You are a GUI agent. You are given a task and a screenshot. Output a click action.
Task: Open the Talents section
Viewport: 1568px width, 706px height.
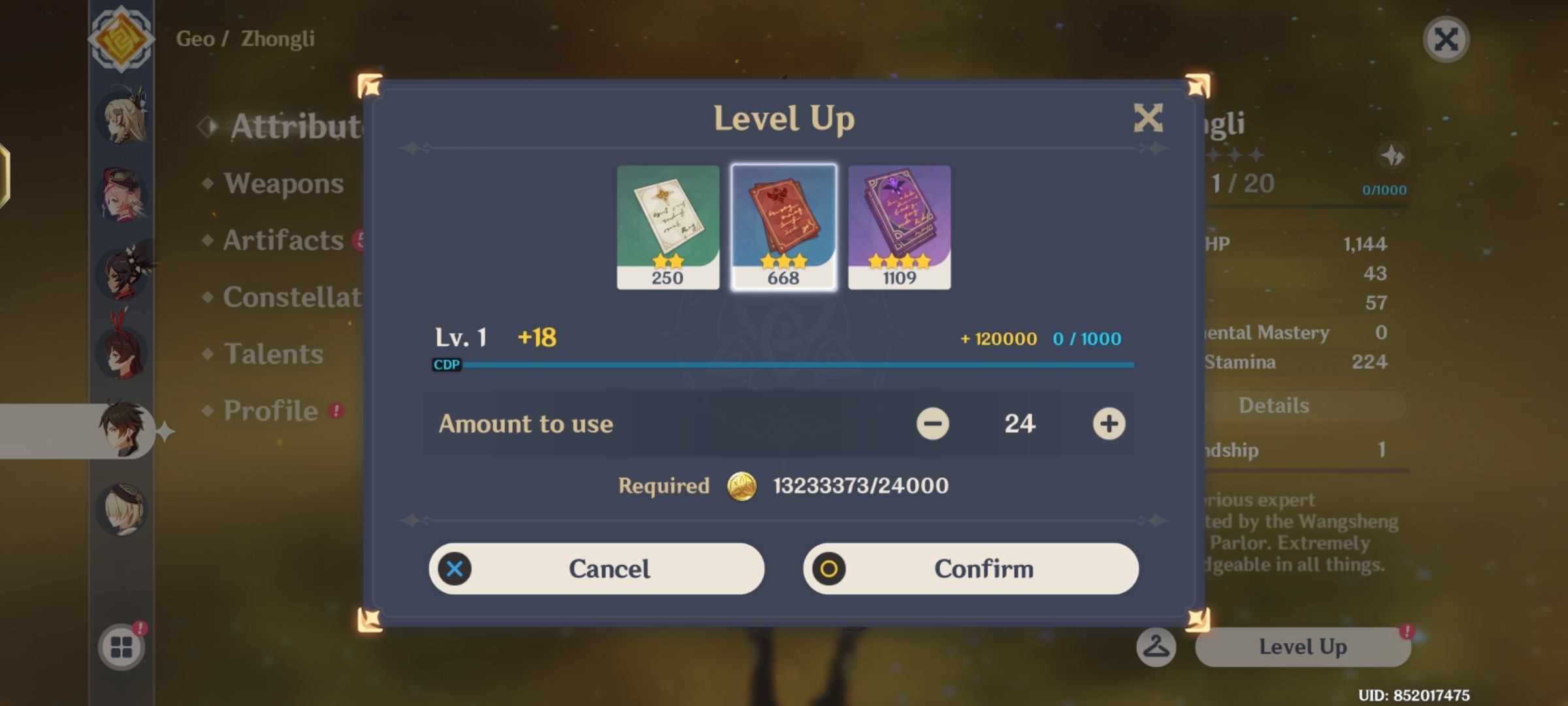[x=276, y=353]
